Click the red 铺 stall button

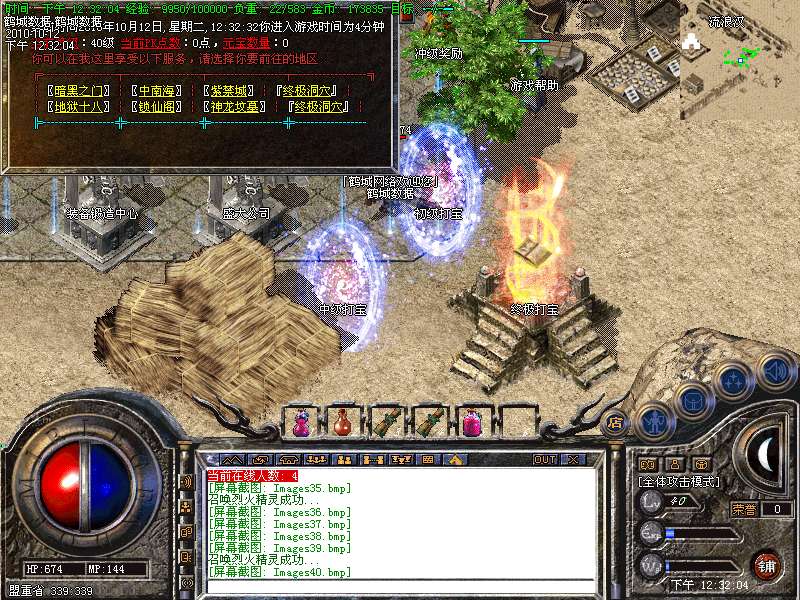click(x=767, y=565)
